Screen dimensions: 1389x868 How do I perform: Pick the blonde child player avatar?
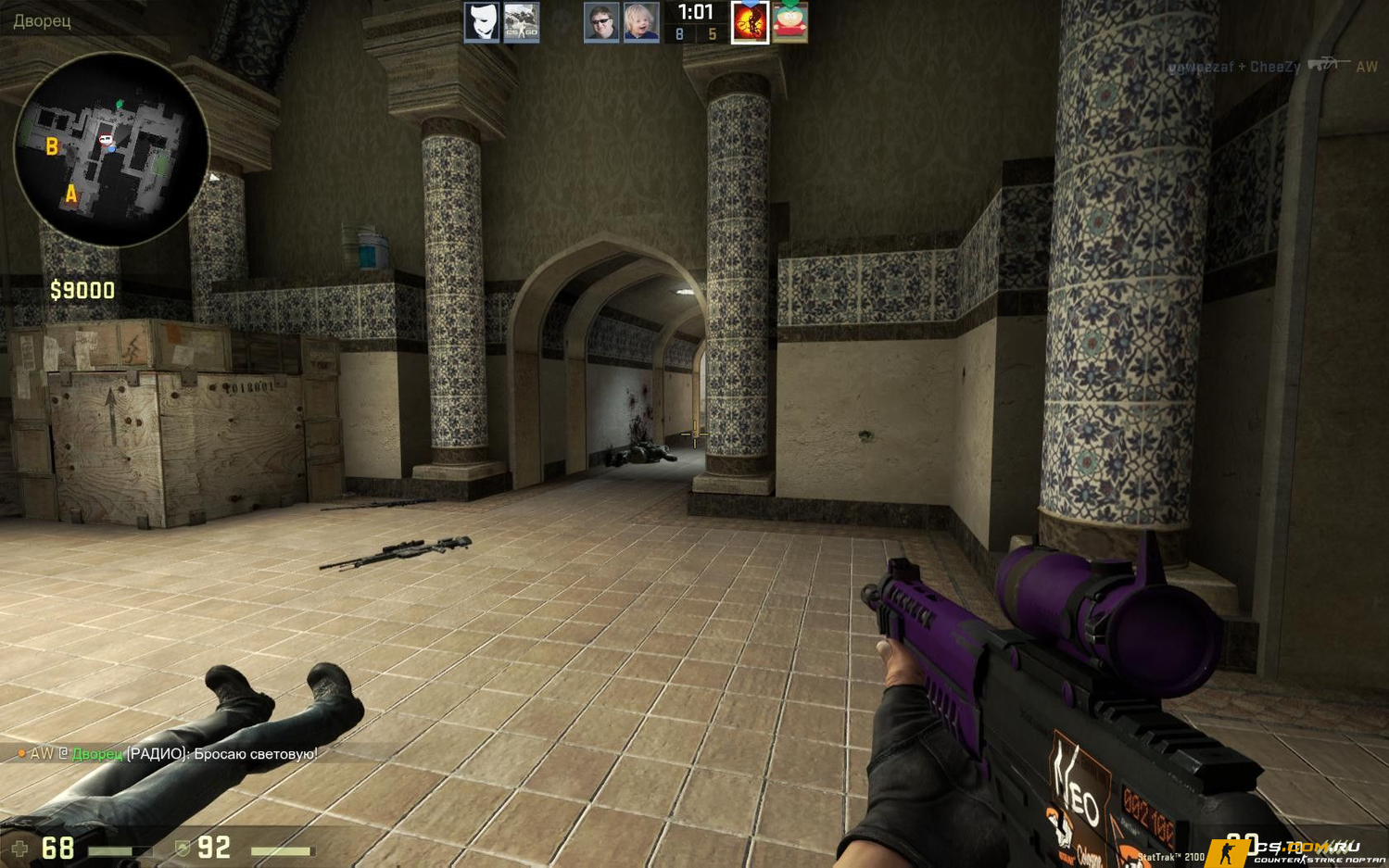click(641, 22)
